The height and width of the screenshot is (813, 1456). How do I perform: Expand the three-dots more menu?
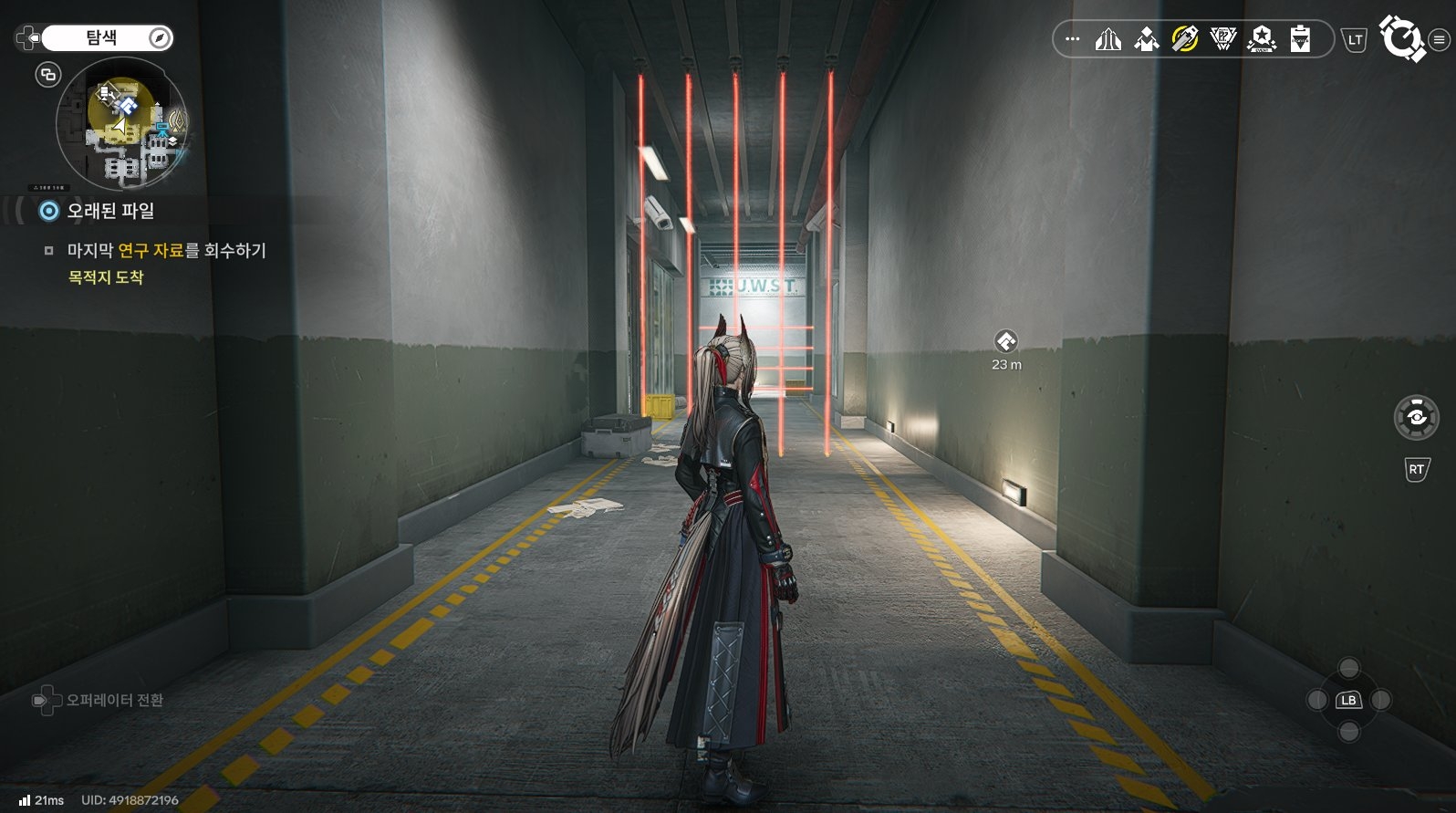pos(1073,39)
